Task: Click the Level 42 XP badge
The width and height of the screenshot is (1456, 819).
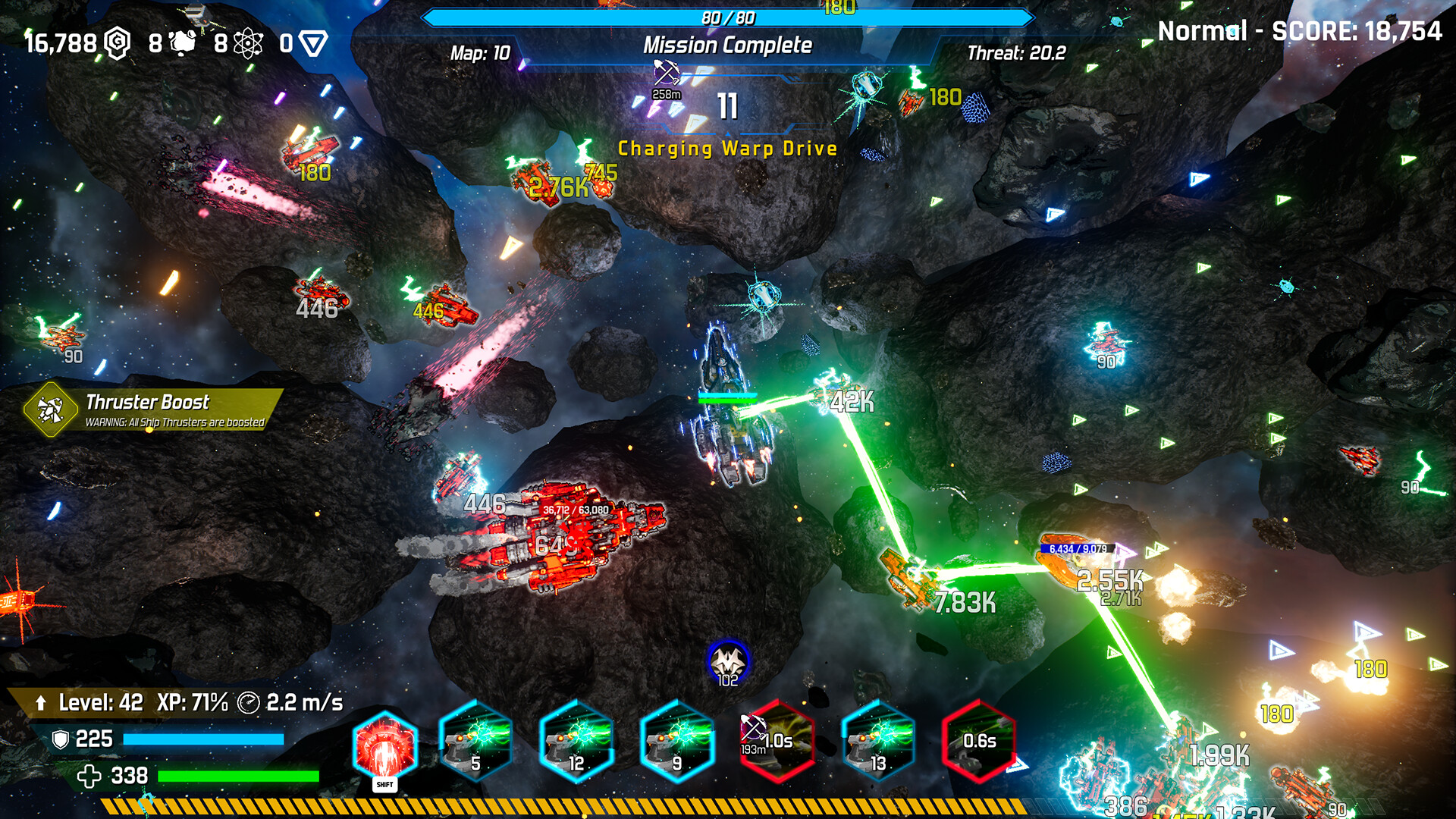Action: click(99, 702)
